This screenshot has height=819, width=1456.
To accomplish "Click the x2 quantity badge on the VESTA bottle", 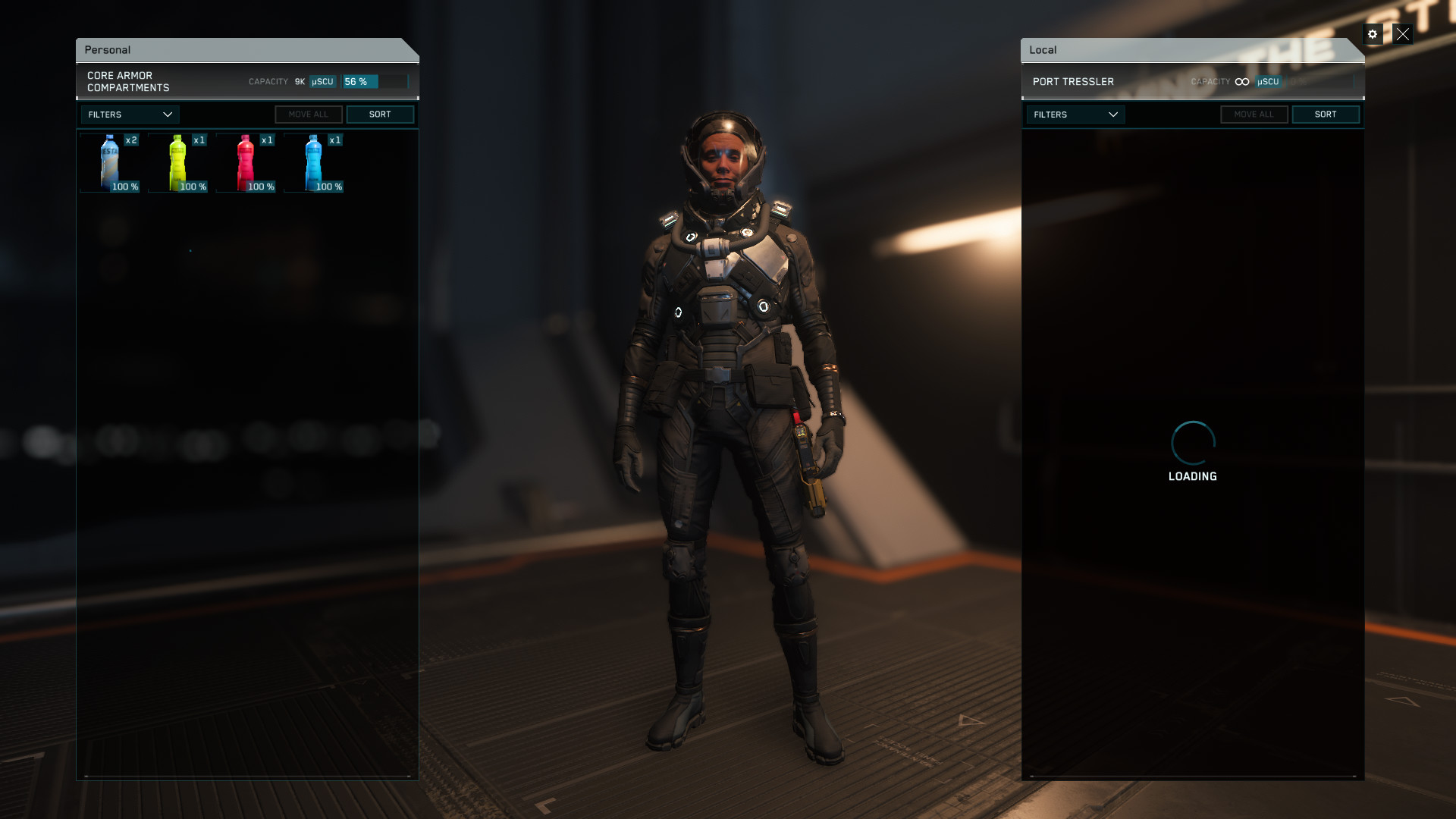I will [x=132, y=140].
